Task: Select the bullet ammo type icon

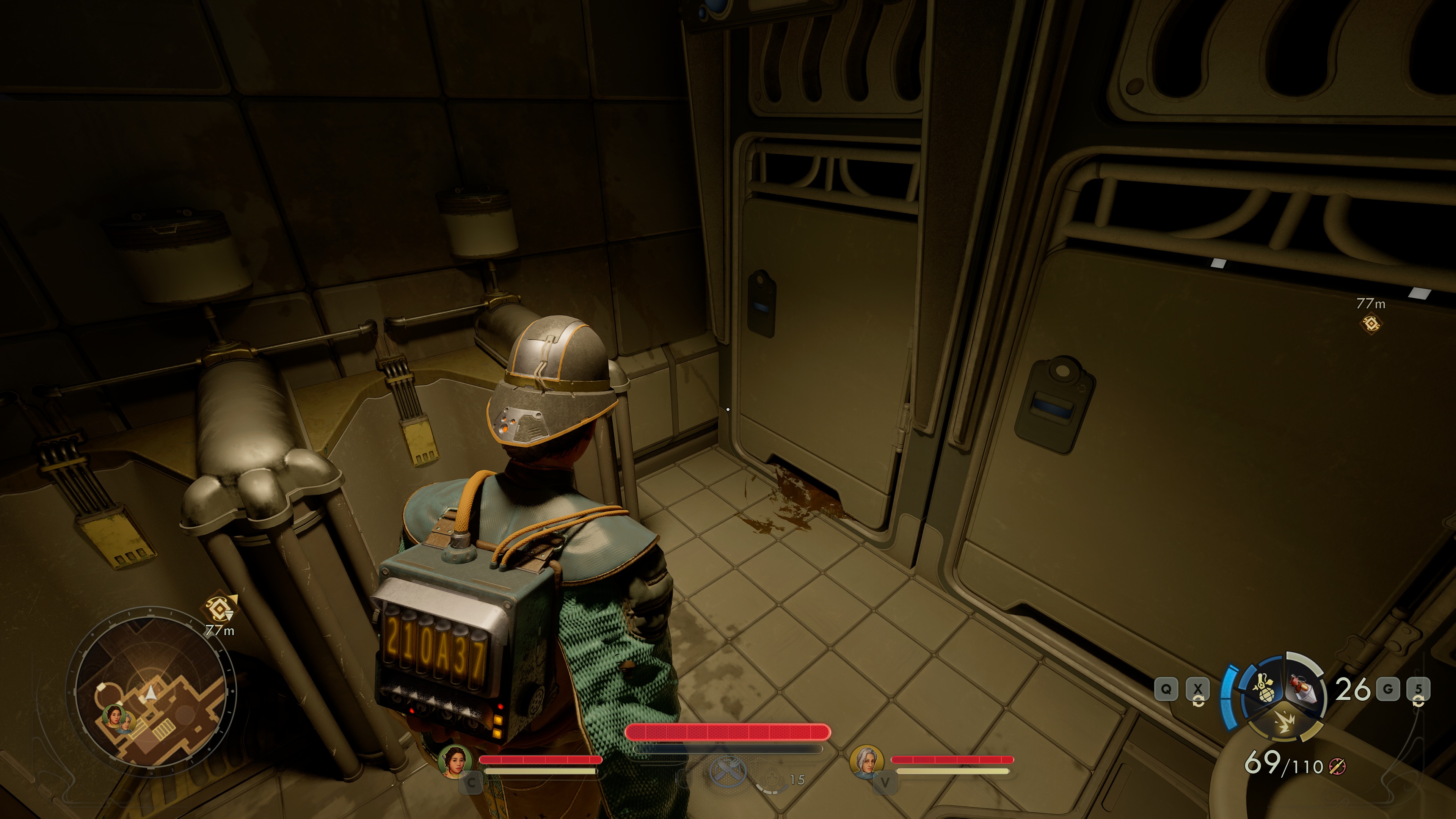Action: [1337, 766]
